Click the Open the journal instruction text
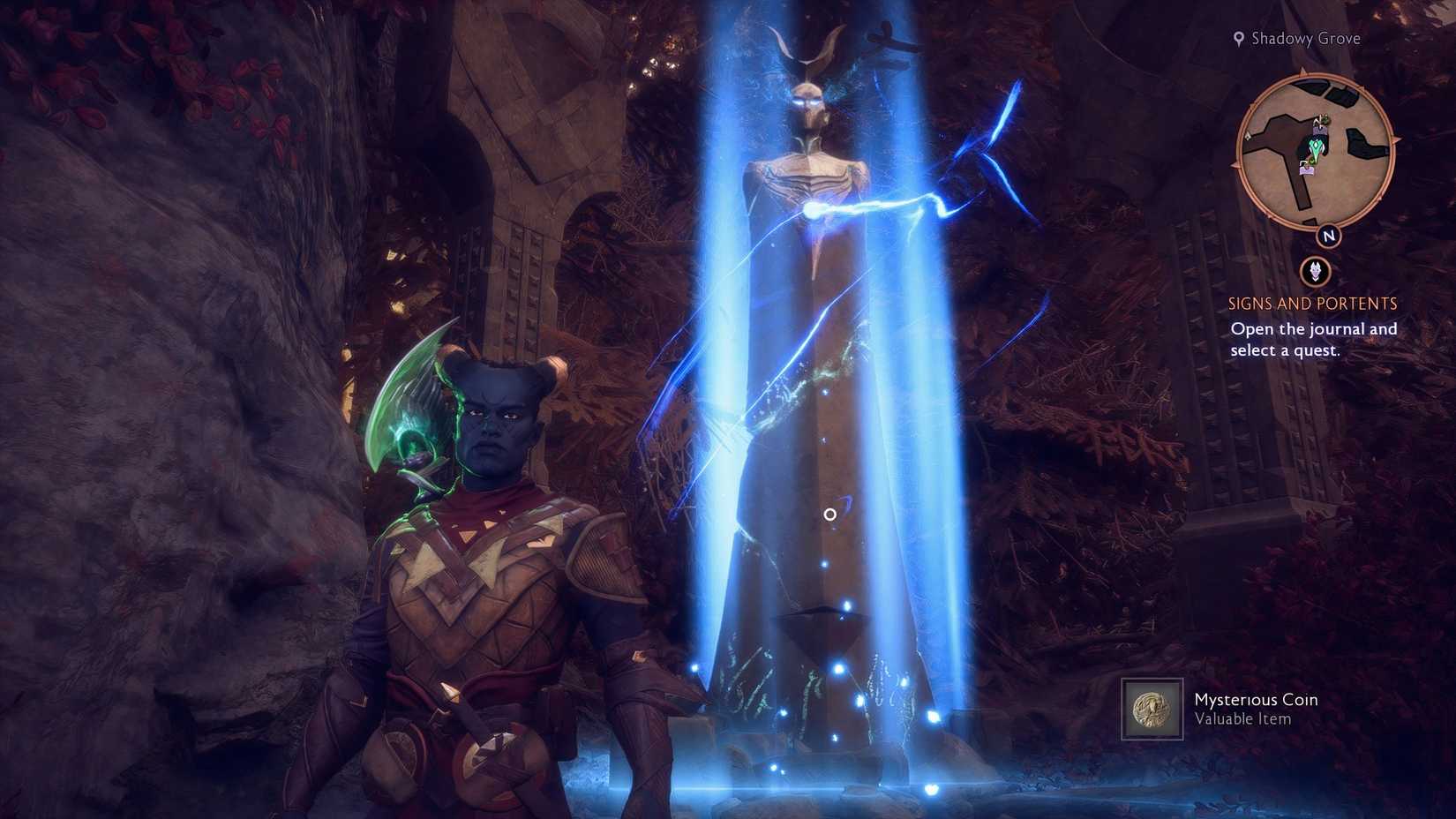 (1314, 339)
